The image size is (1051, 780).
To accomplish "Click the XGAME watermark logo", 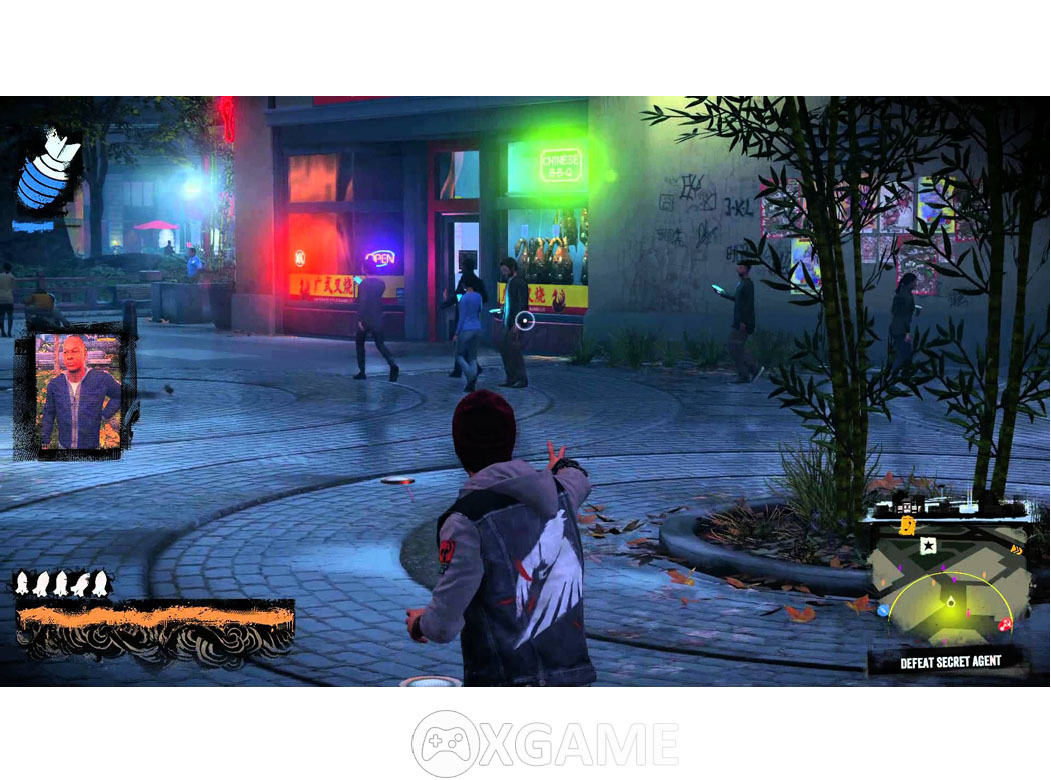I will (546, 745).
